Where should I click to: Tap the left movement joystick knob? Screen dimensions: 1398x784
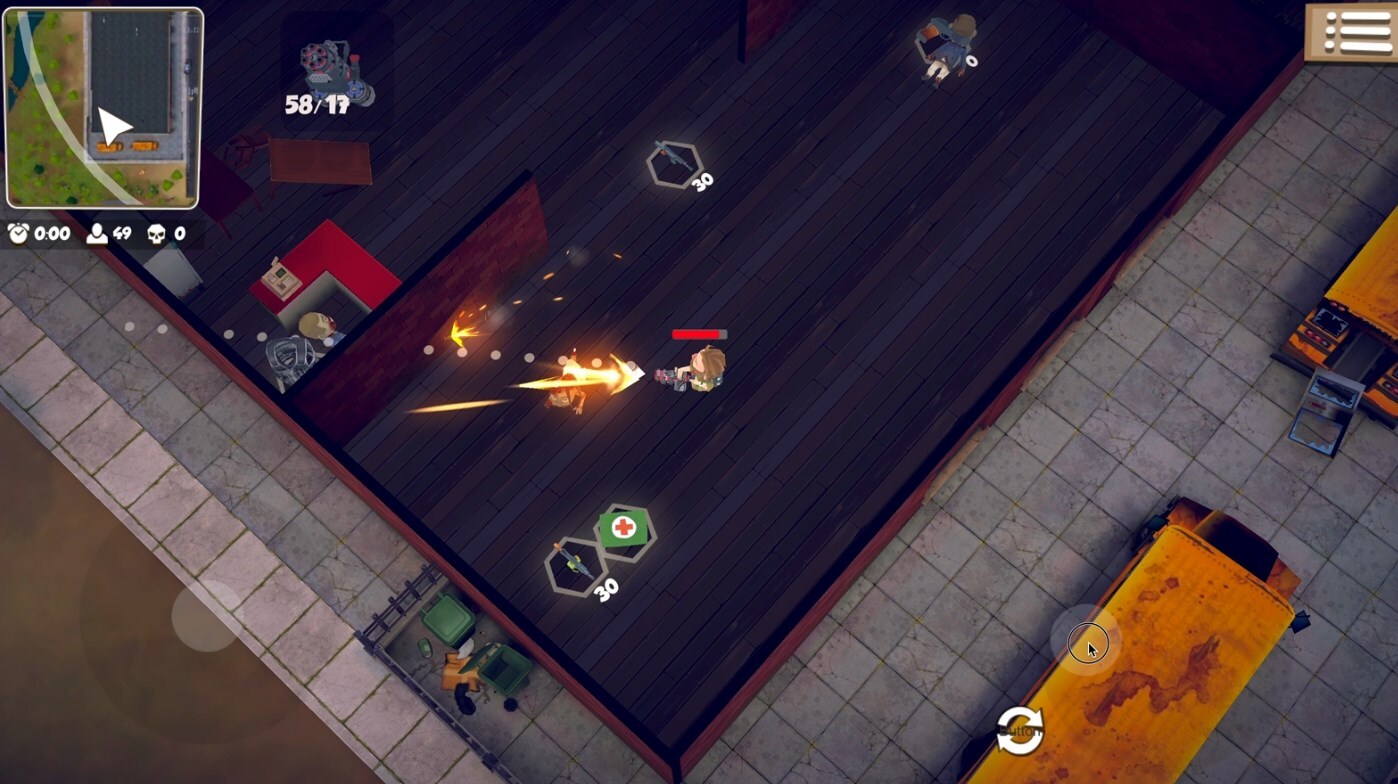click(207, 616)
